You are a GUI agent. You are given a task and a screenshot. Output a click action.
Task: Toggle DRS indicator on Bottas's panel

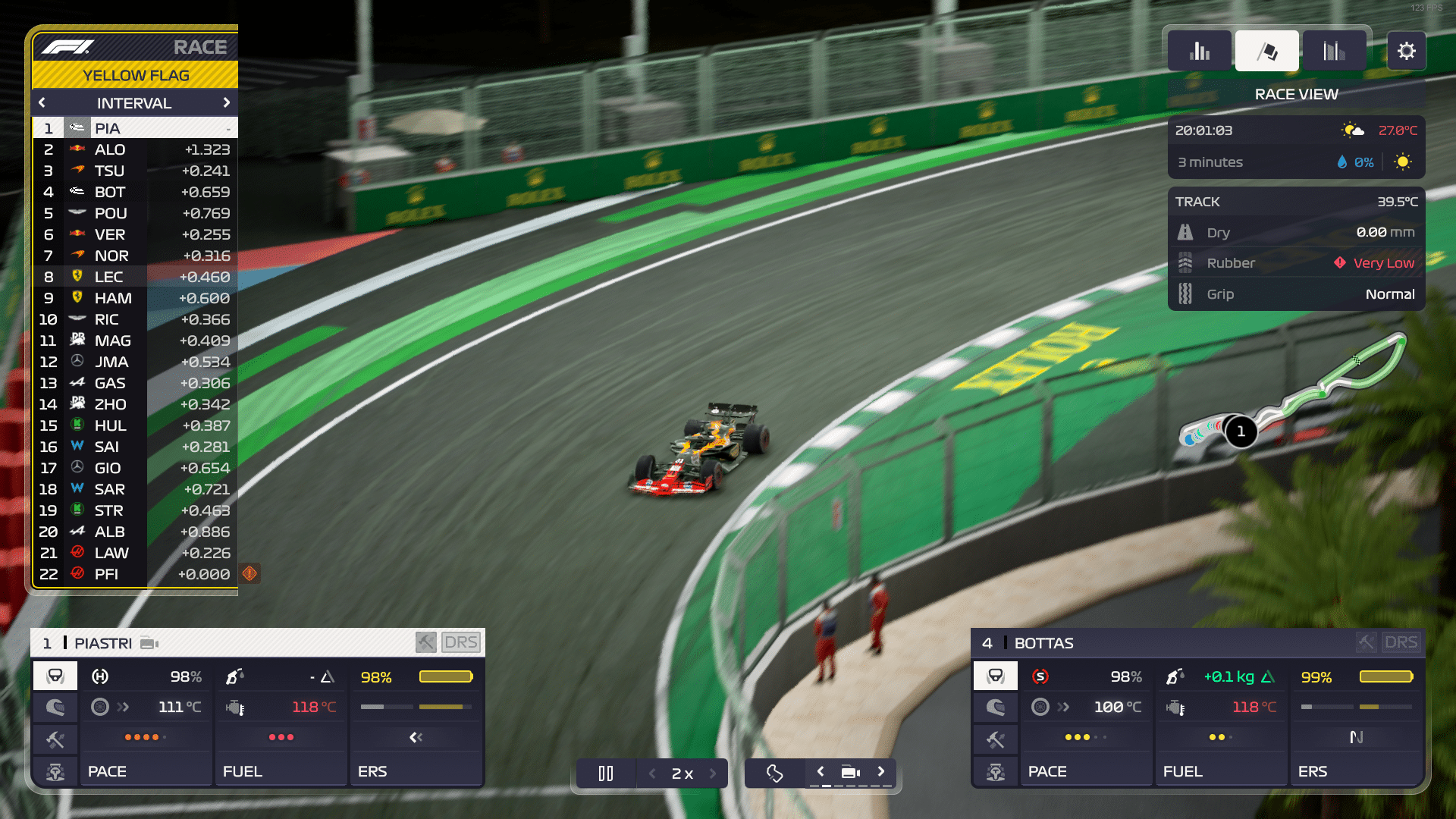click(x=1401, y=642)
